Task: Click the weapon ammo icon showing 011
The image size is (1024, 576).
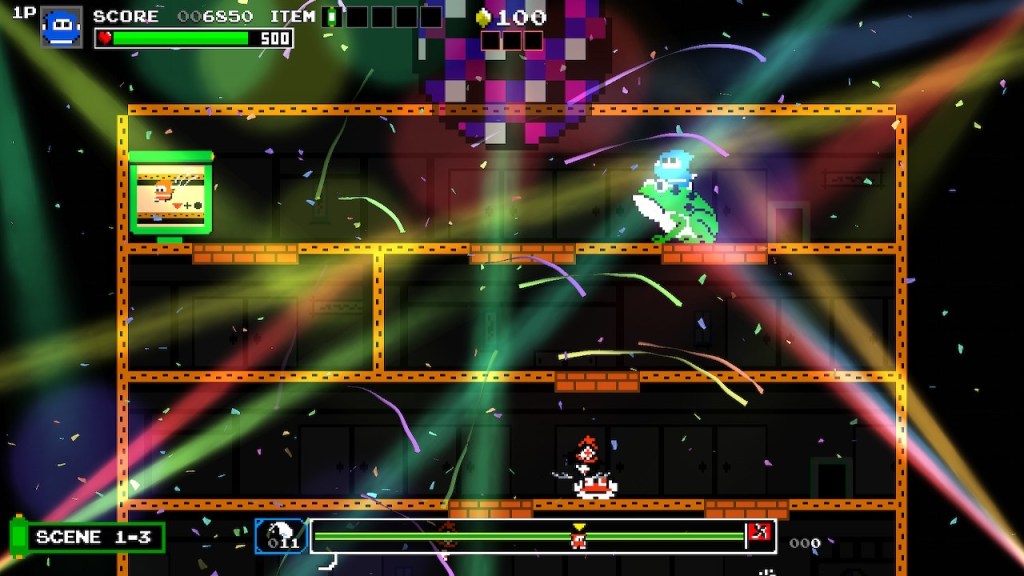Action: click(x=281, y=536)
